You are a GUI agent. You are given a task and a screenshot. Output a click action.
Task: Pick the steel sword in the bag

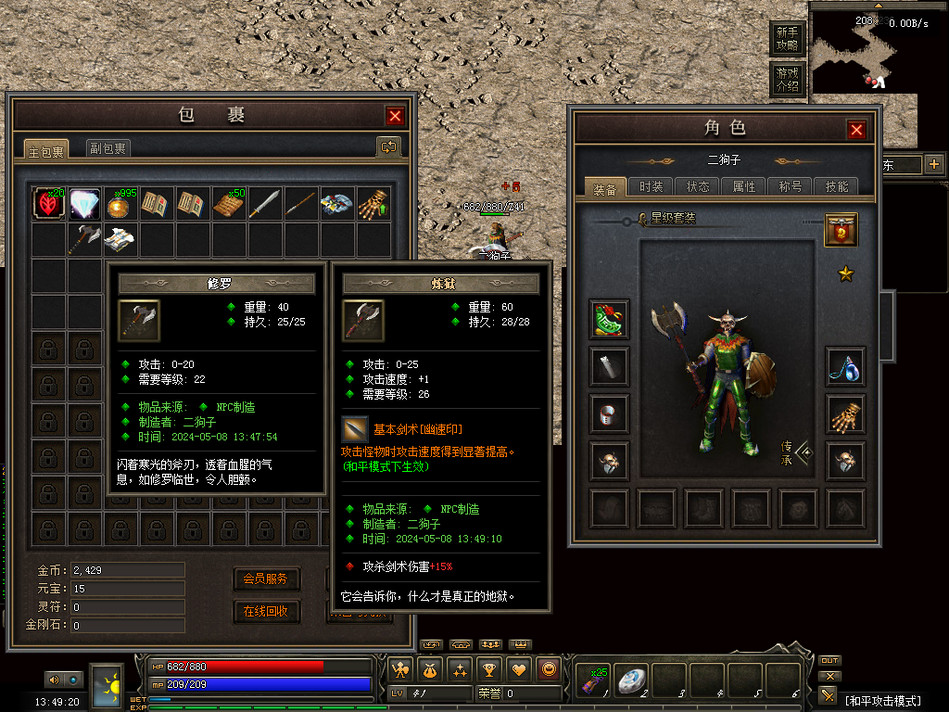(x=265, y=203)
